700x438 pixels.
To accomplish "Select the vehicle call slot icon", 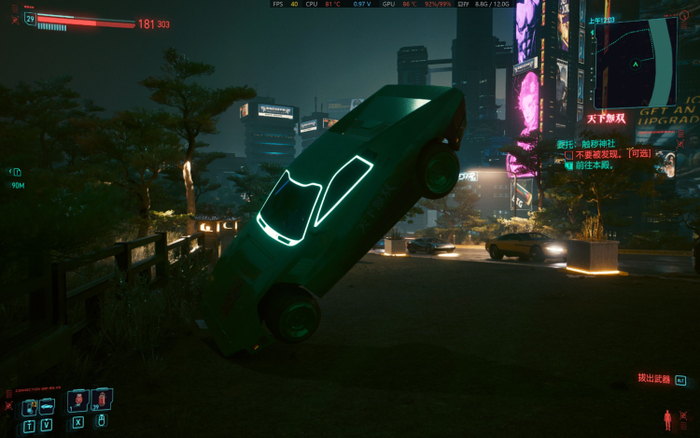I will click(x=46, y=406).
